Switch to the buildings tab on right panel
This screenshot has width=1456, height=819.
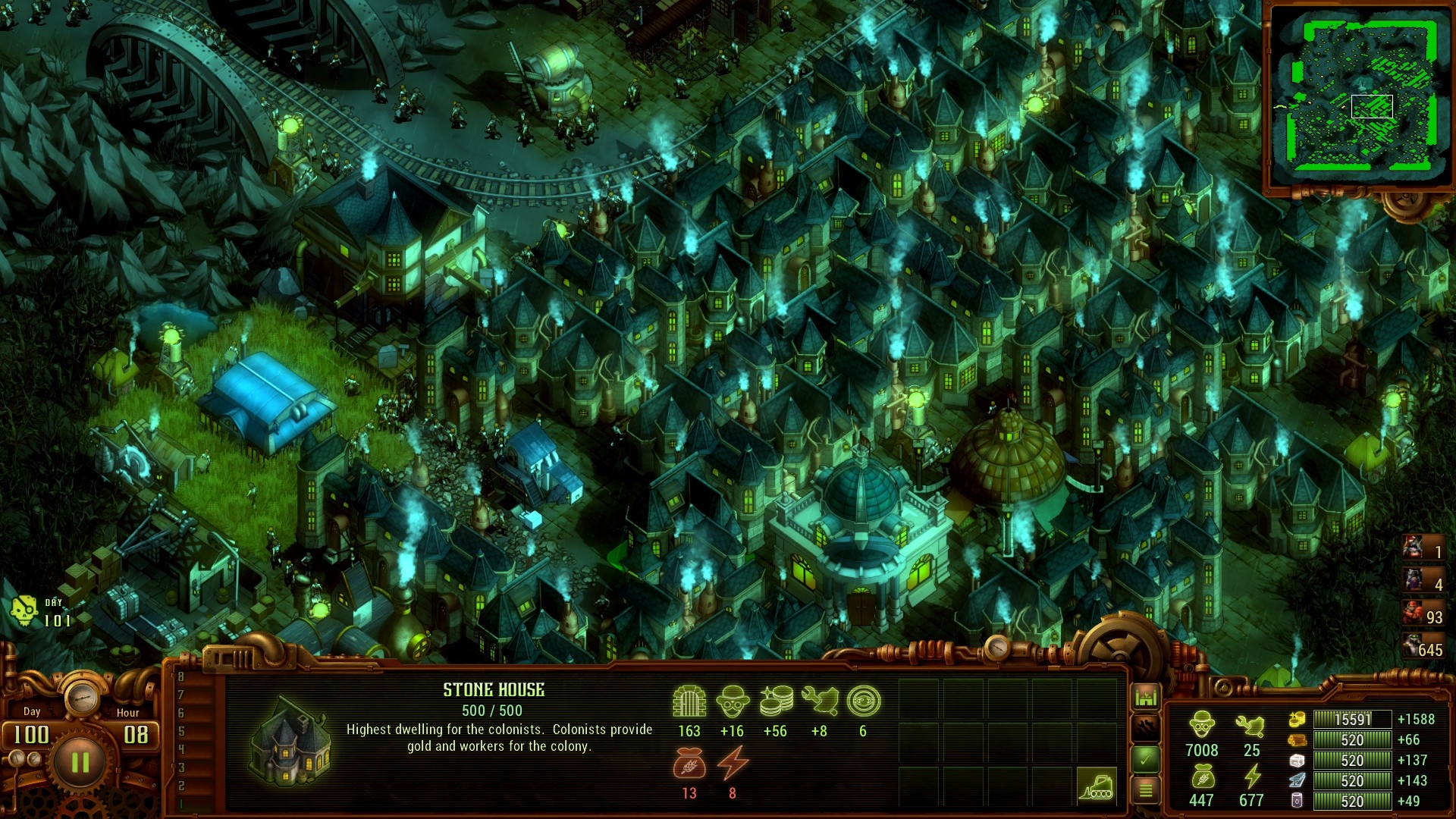[1148, 695]
